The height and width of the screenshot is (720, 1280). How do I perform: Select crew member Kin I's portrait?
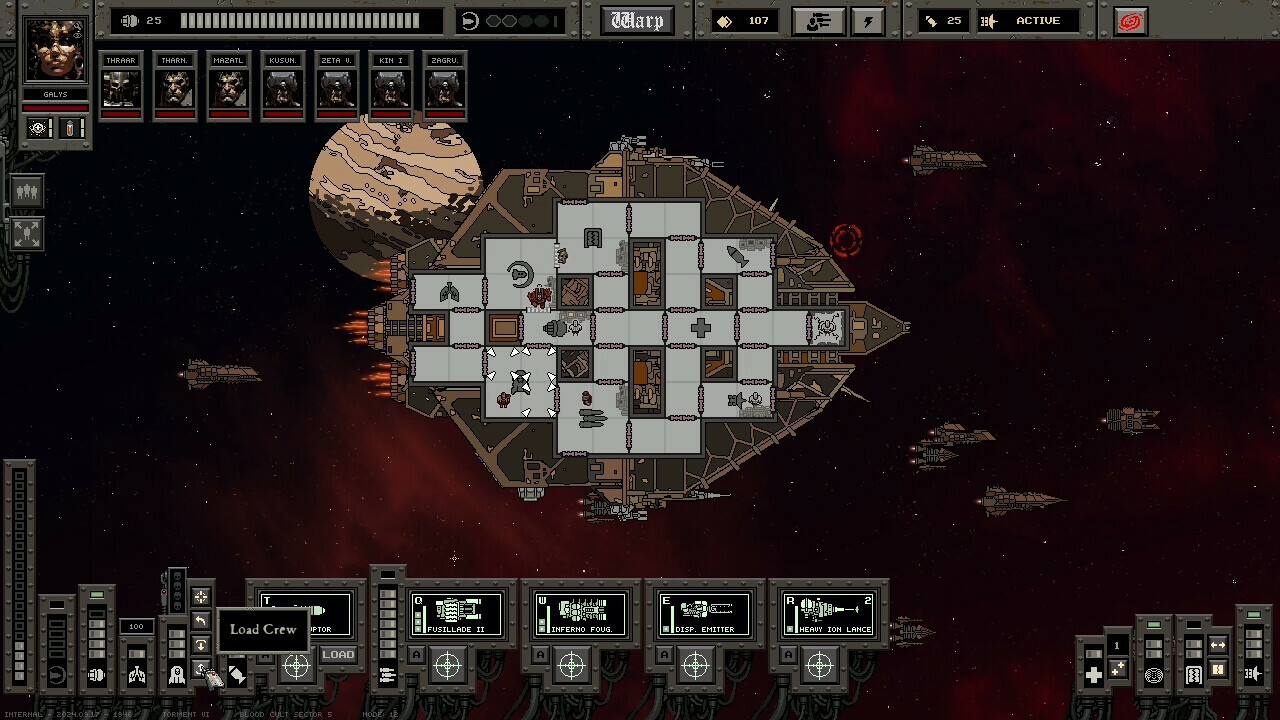tap(391, 87)
